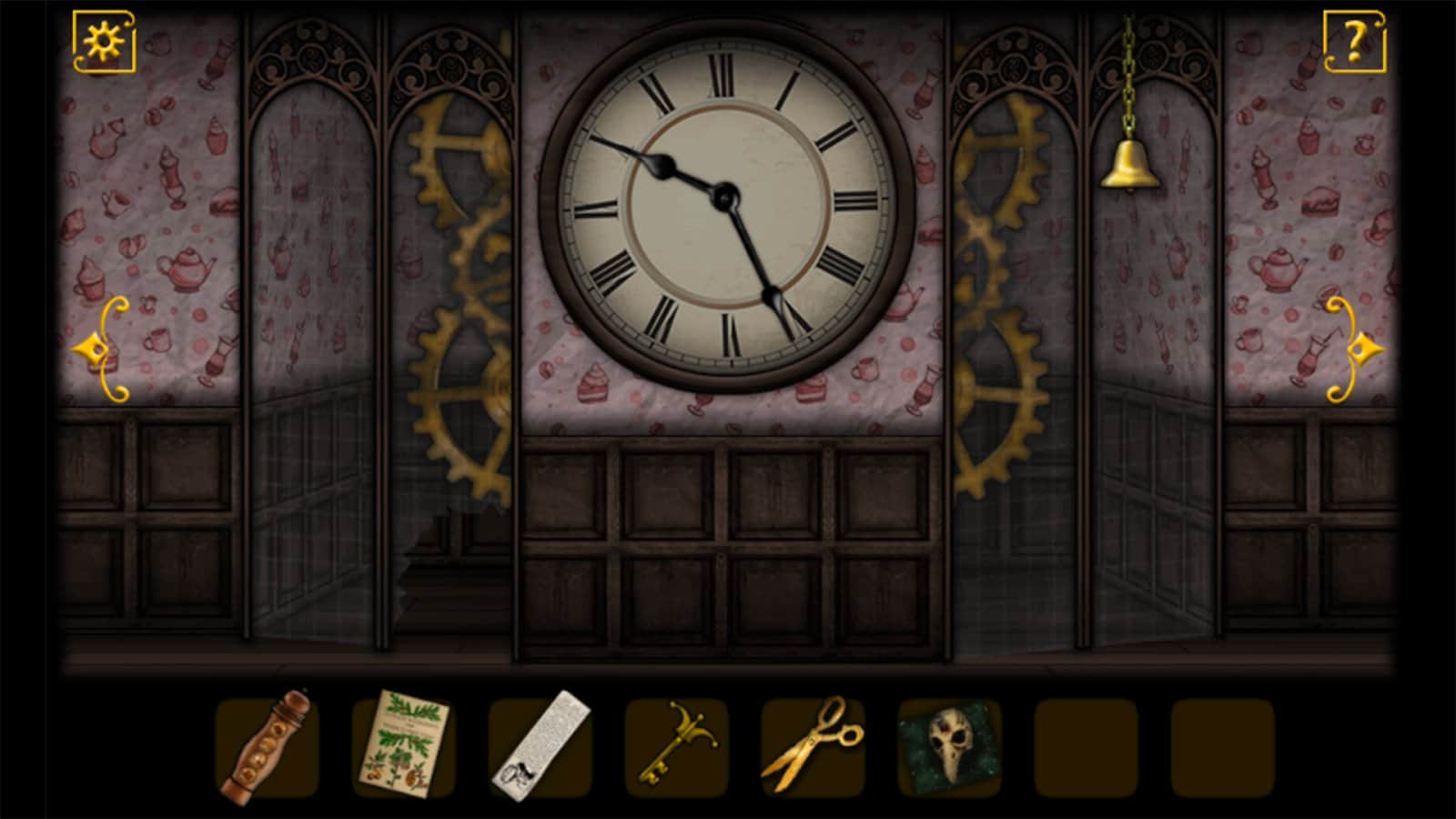This screenshot has width=1456, height=819.
Task: Navigate to the room on the right
Action: click(x=1355, y=349)
